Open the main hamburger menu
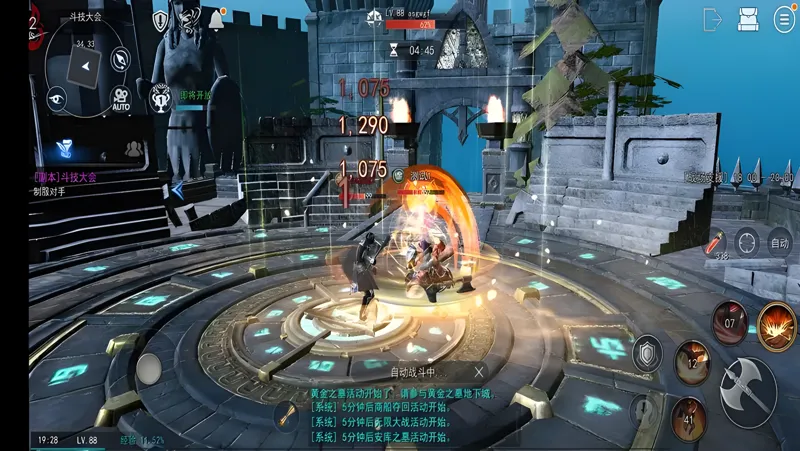Viewport: 800px width, 451px height. [784, 19]
